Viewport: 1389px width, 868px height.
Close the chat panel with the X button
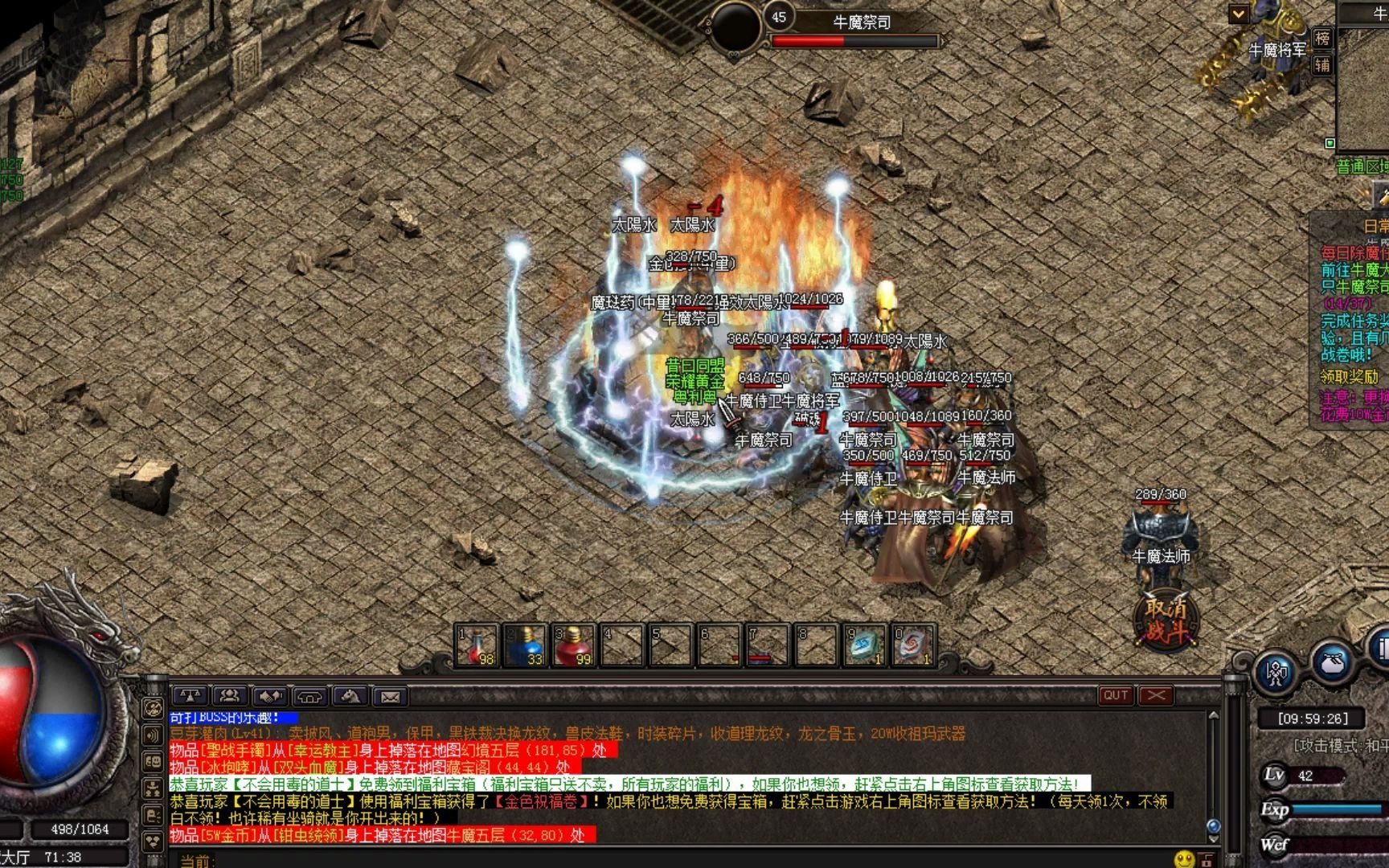coord(1156,695)
